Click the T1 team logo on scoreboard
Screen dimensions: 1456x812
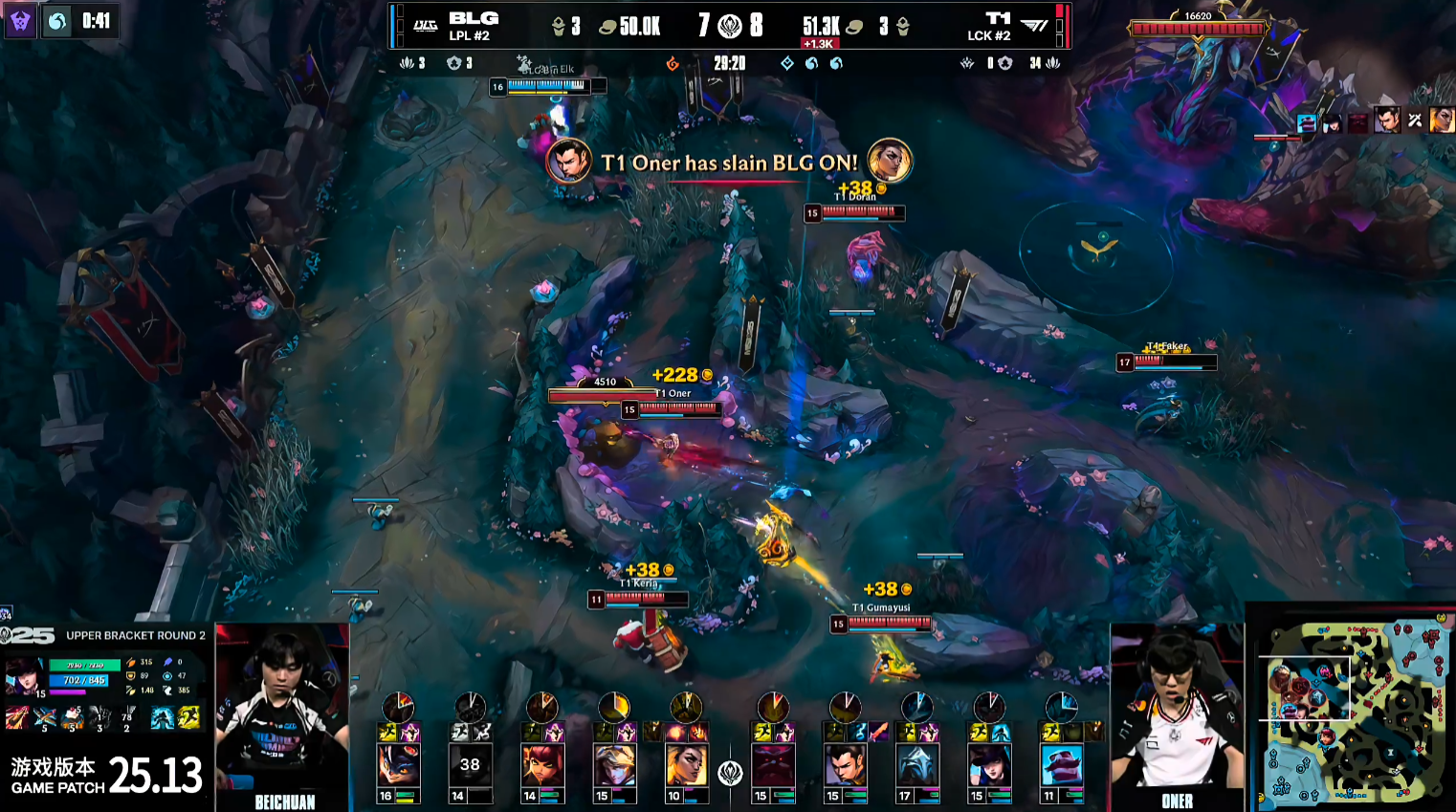(1034, 26)
